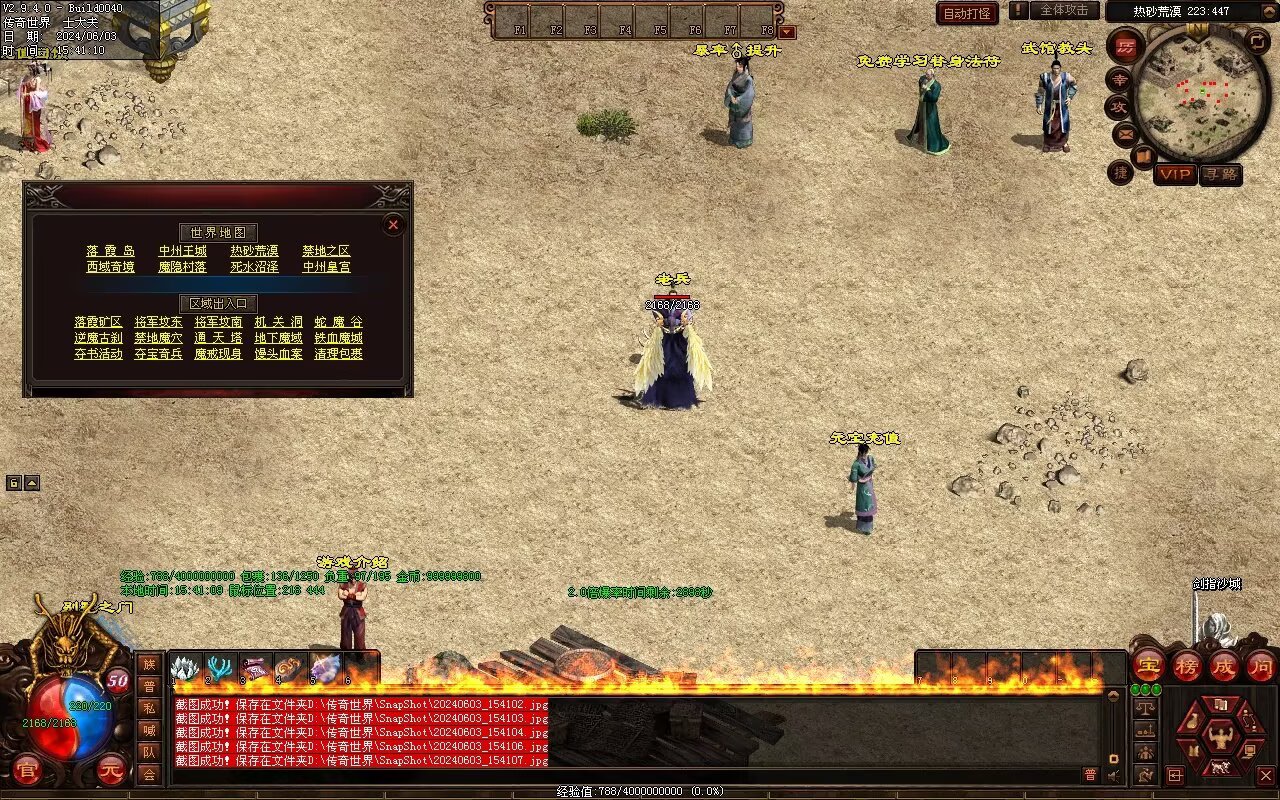Open the 宝 treasure shop button

pyautogui.click(x=1148, y=664)
